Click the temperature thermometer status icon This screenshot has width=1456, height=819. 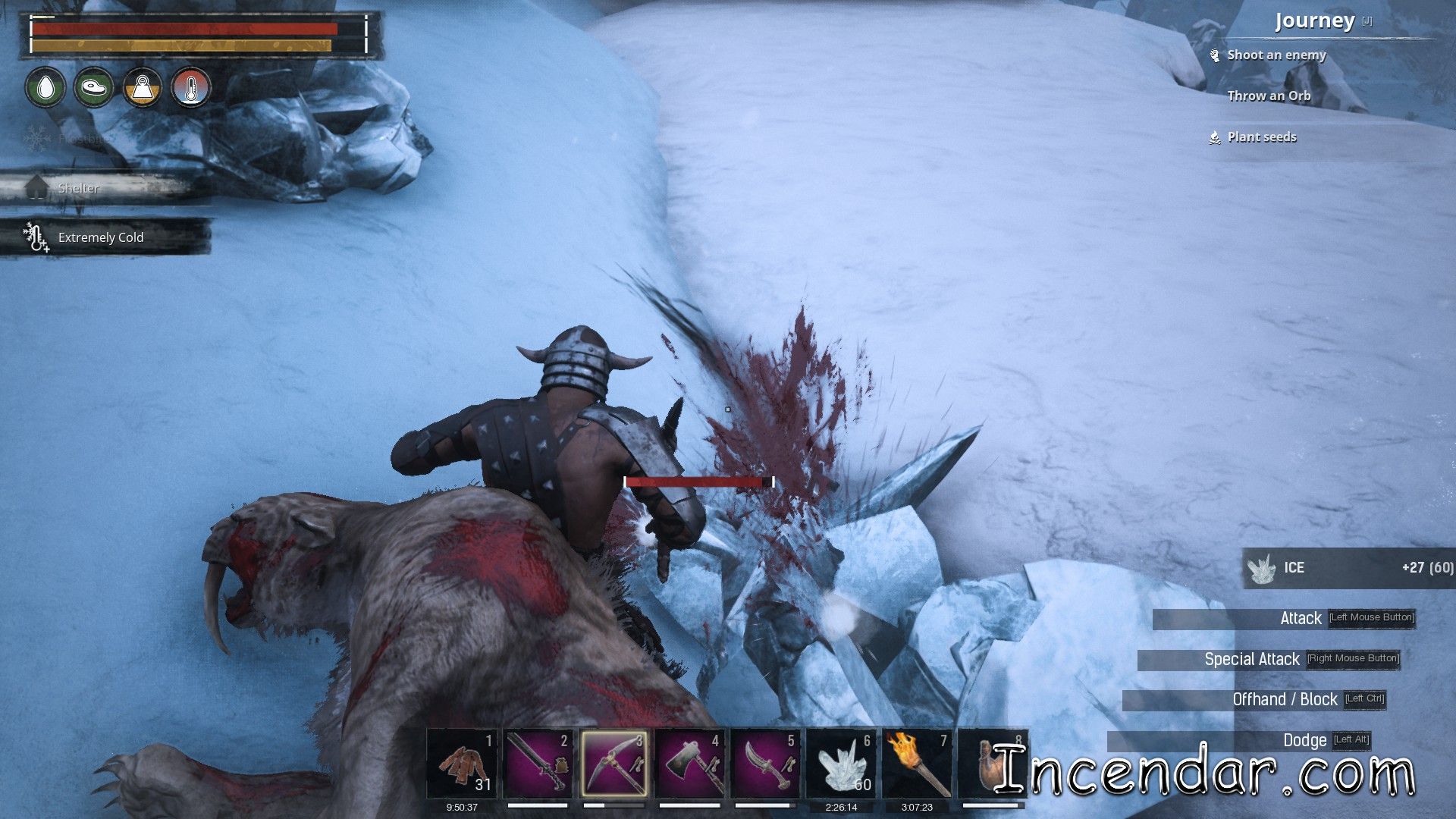tap(191, 88)
